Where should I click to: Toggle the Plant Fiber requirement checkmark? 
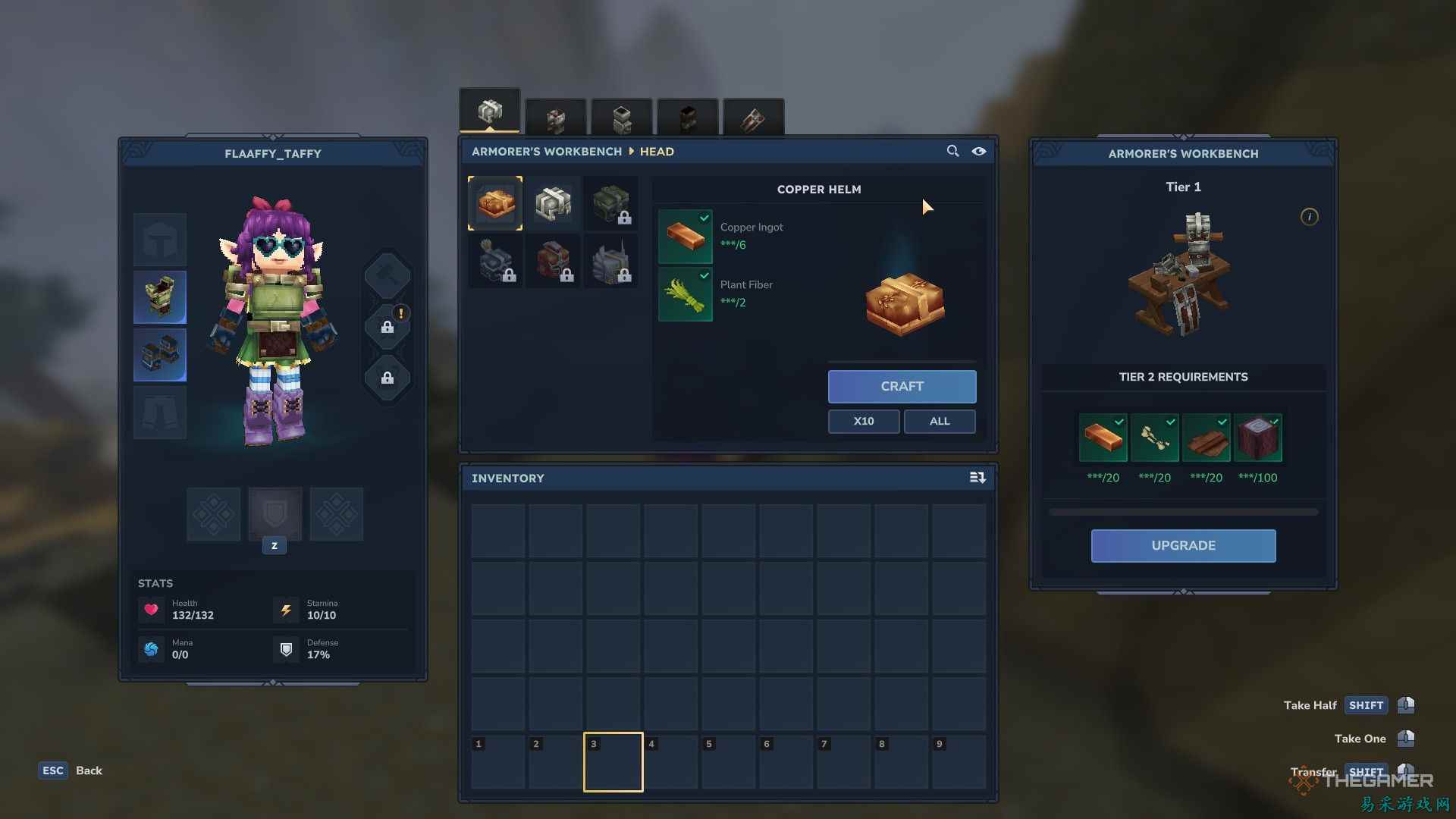(704, 276)
